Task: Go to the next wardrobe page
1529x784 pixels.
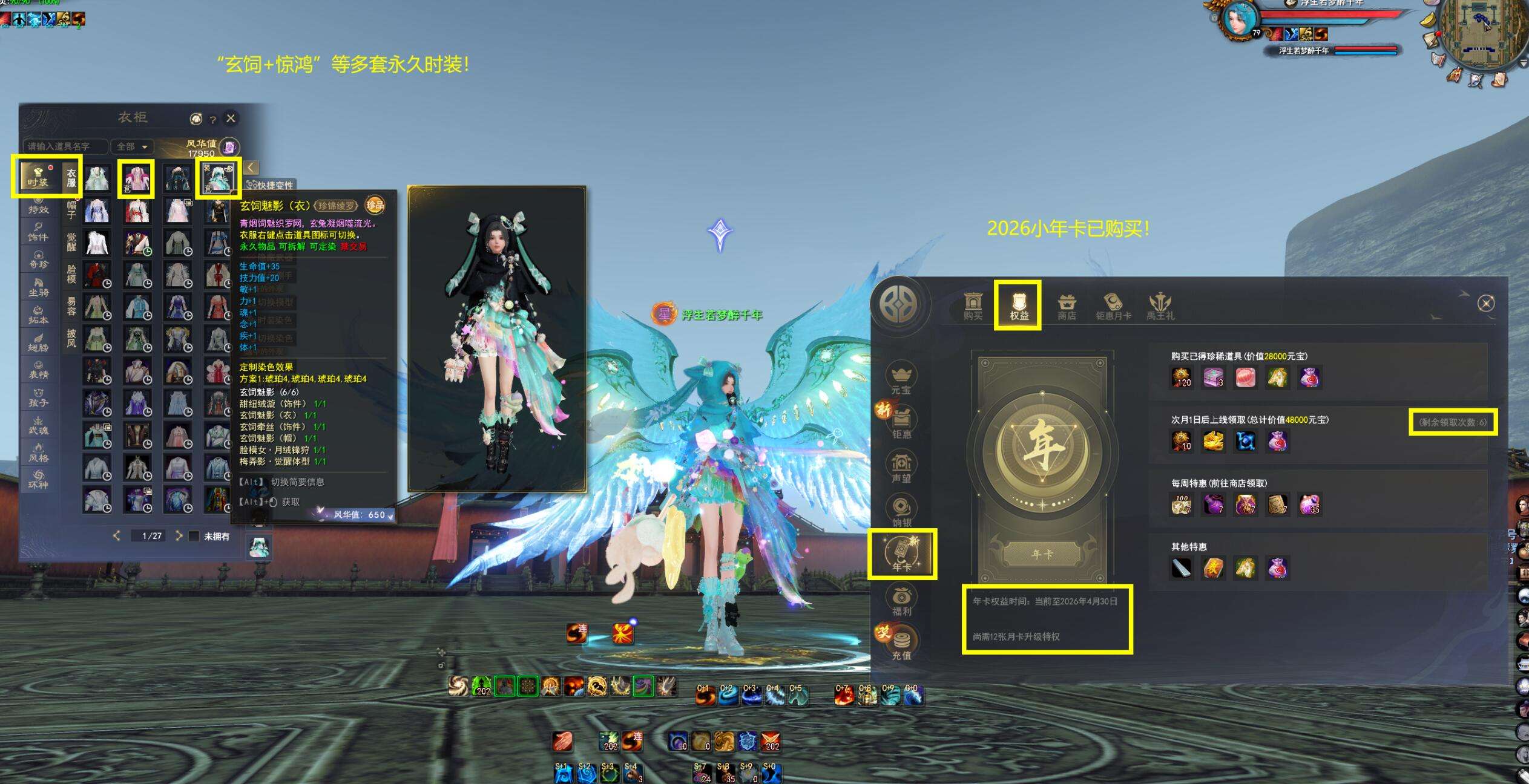Action: [179, 536]
